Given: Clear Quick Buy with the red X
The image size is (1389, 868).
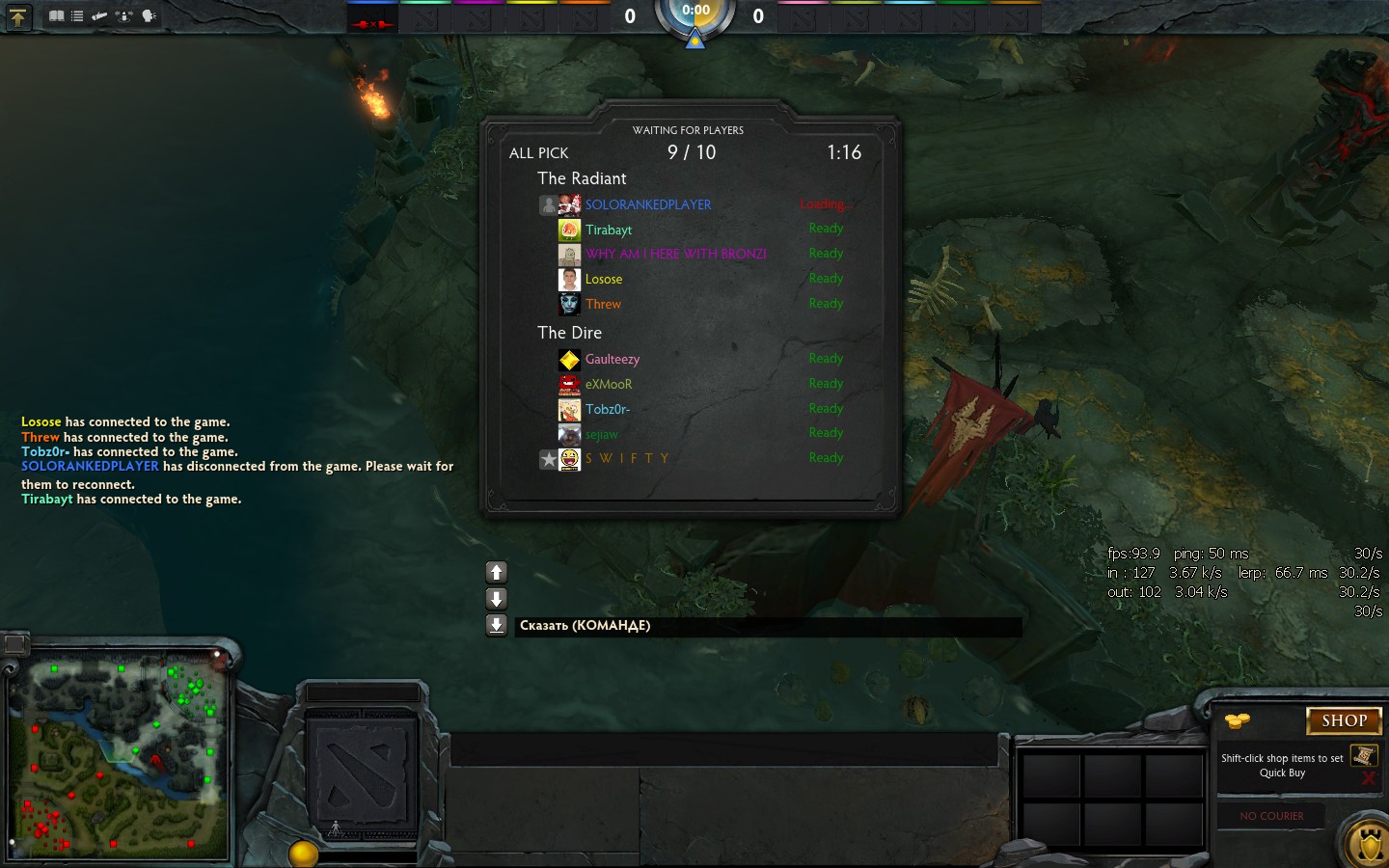Looking at the screenshot, I should coord(1368,778).
